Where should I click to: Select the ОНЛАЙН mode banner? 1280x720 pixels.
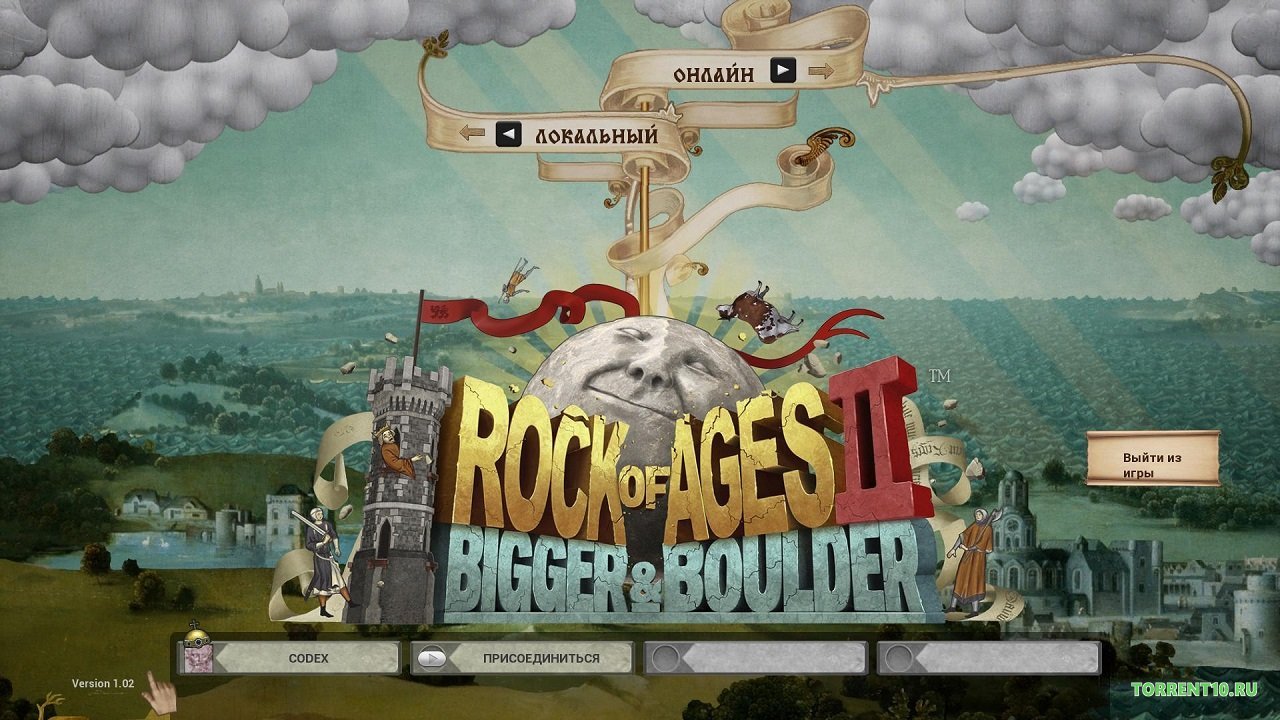point(714,72)
